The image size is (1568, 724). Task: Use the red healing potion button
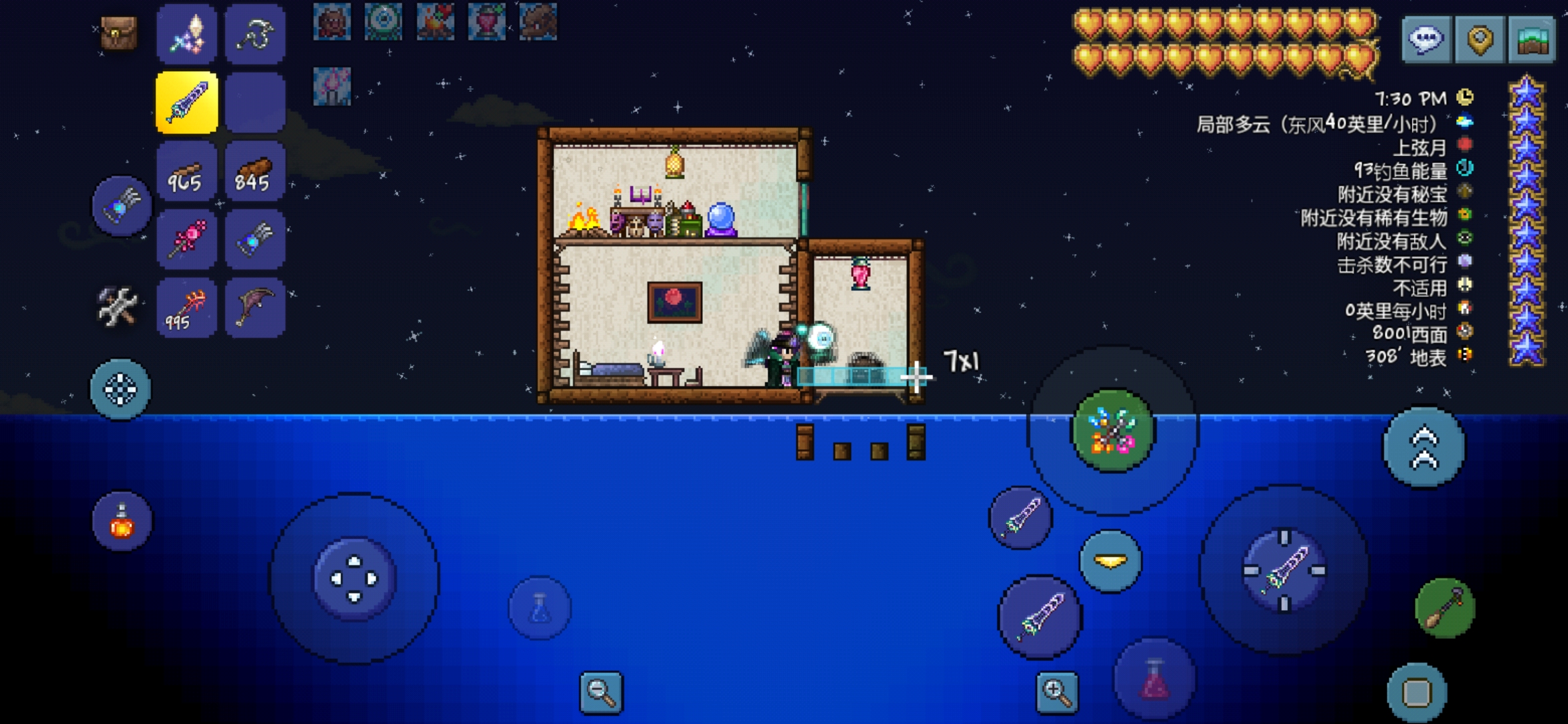1154,678
